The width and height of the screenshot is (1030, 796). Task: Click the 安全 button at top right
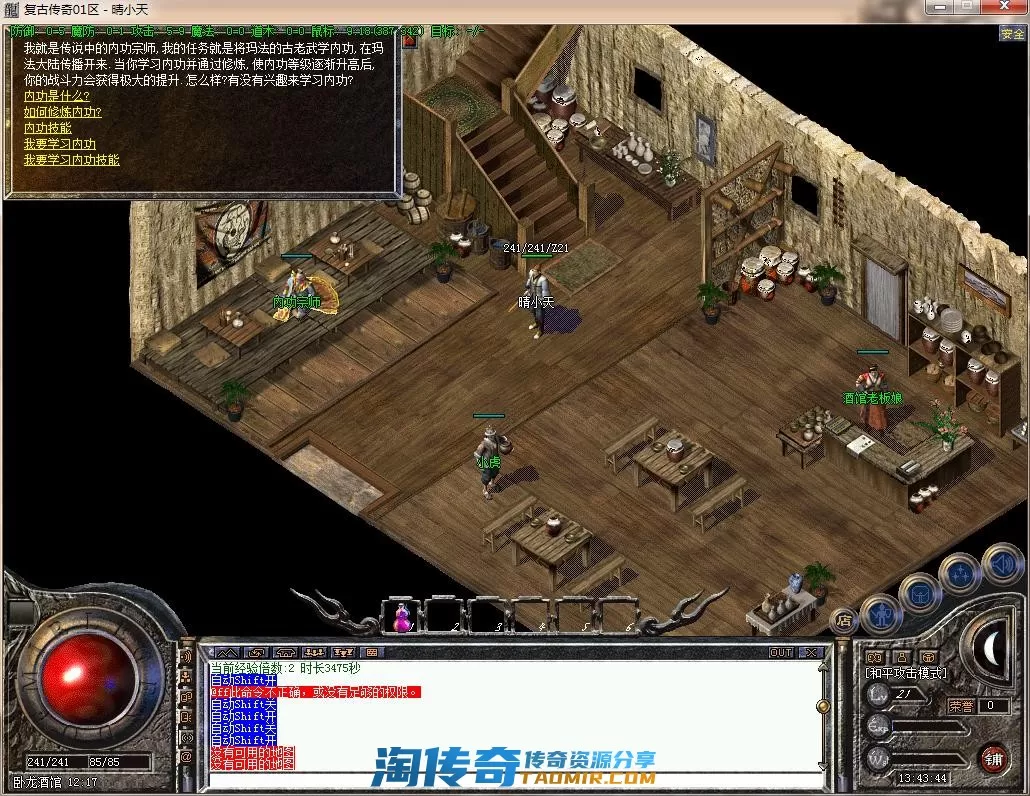[x=1012, y=33]
